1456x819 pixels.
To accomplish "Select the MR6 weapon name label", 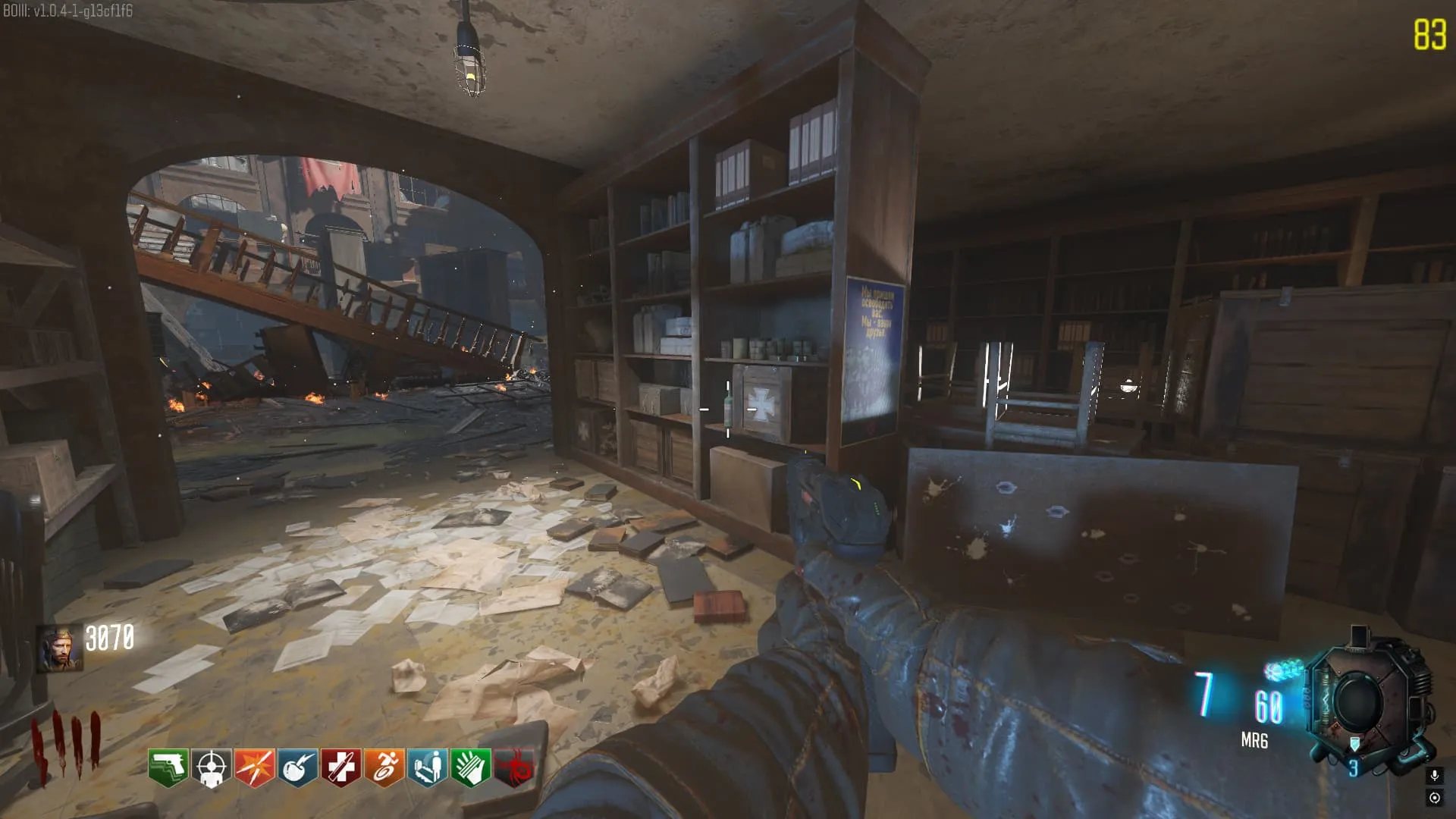I will coord(1254,741).
